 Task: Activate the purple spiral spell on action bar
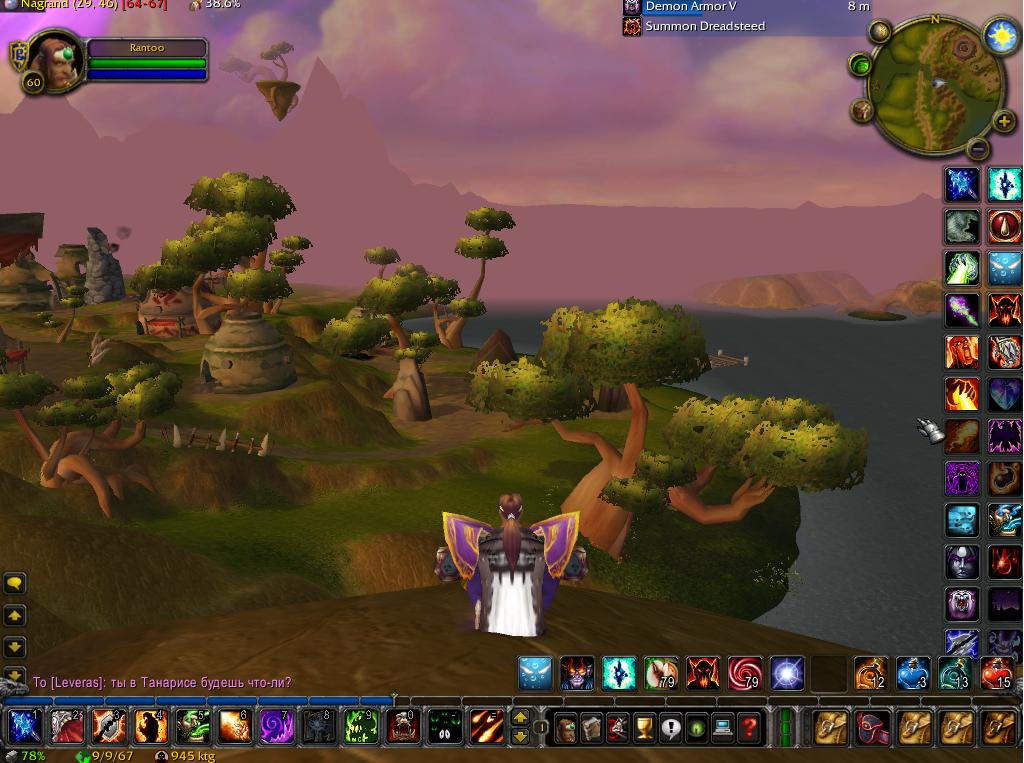[275, 726]
